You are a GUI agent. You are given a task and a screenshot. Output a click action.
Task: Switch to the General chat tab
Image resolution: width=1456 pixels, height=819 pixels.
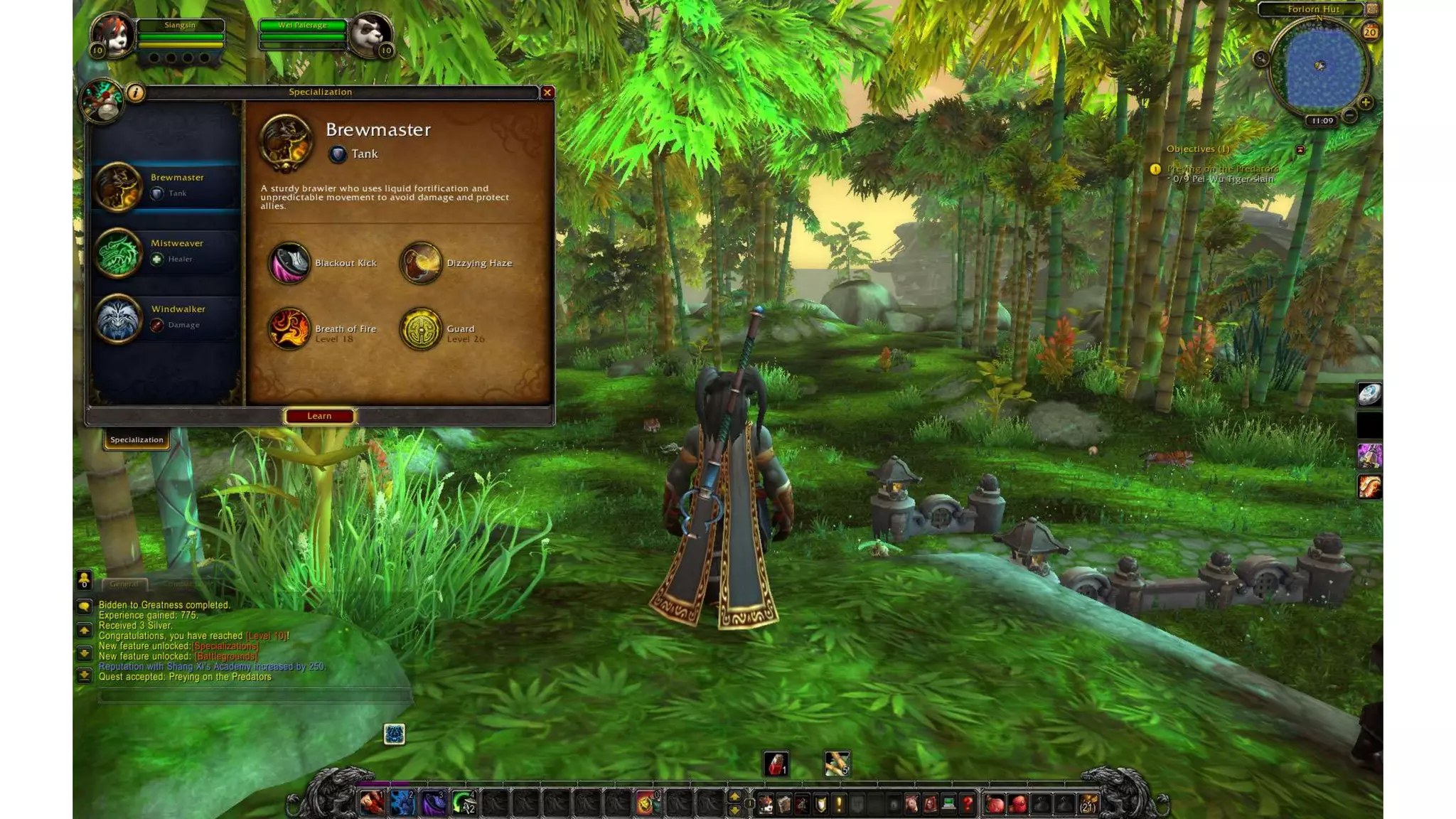coord(124,584)
